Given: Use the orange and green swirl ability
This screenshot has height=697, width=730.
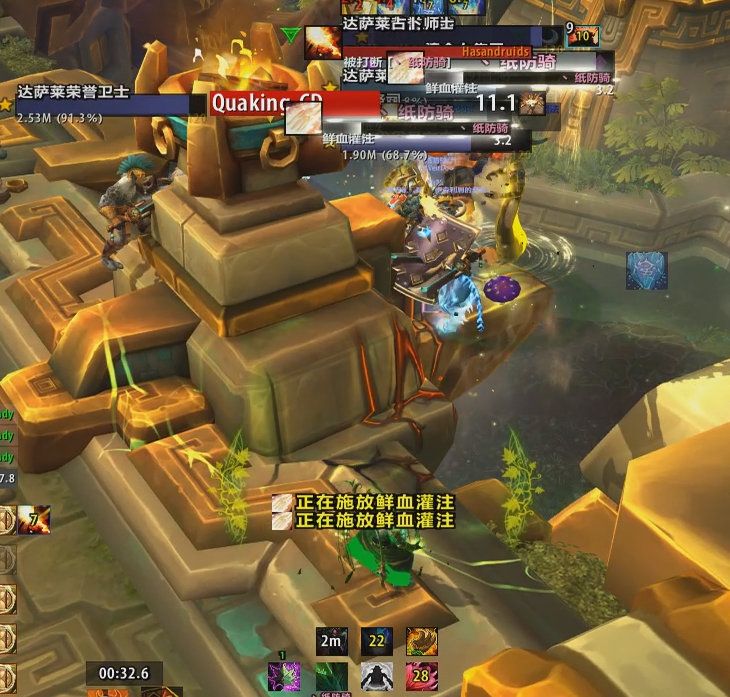Looking at the screenshot, I should click(x=421, y=640).
